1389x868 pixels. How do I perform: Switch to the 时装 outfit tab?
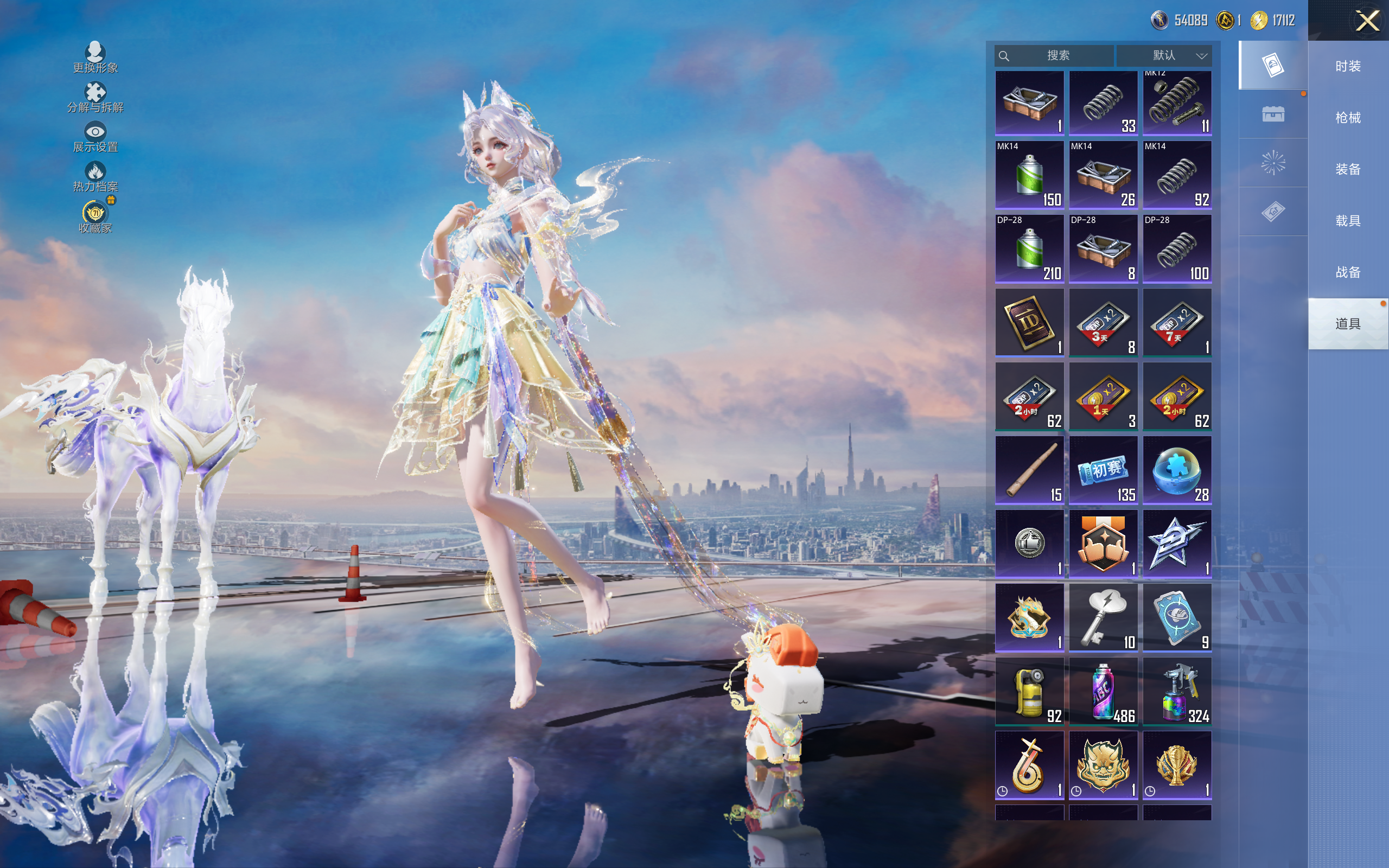tap(1348, 67)
